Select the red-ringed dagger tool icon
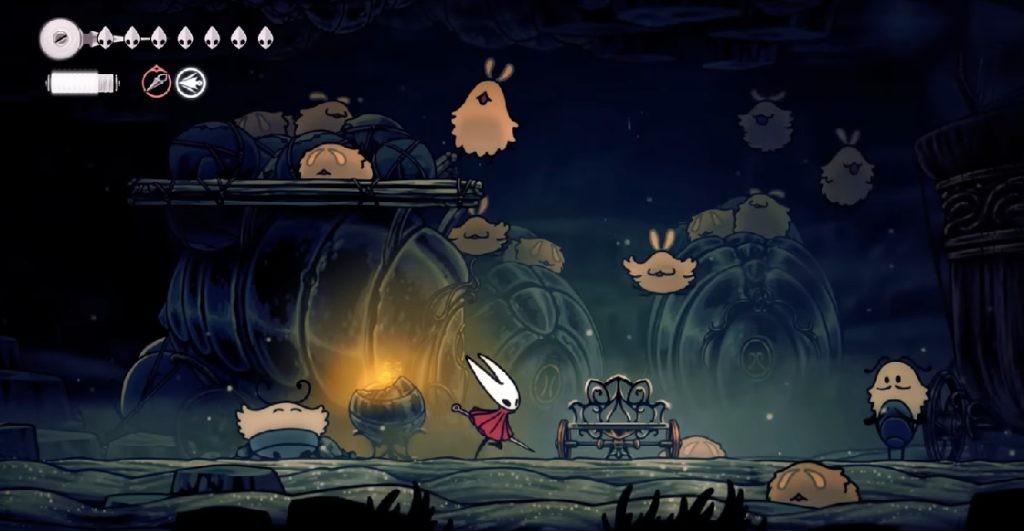The height and width of the screenshot is (531, 1024). 156,82
